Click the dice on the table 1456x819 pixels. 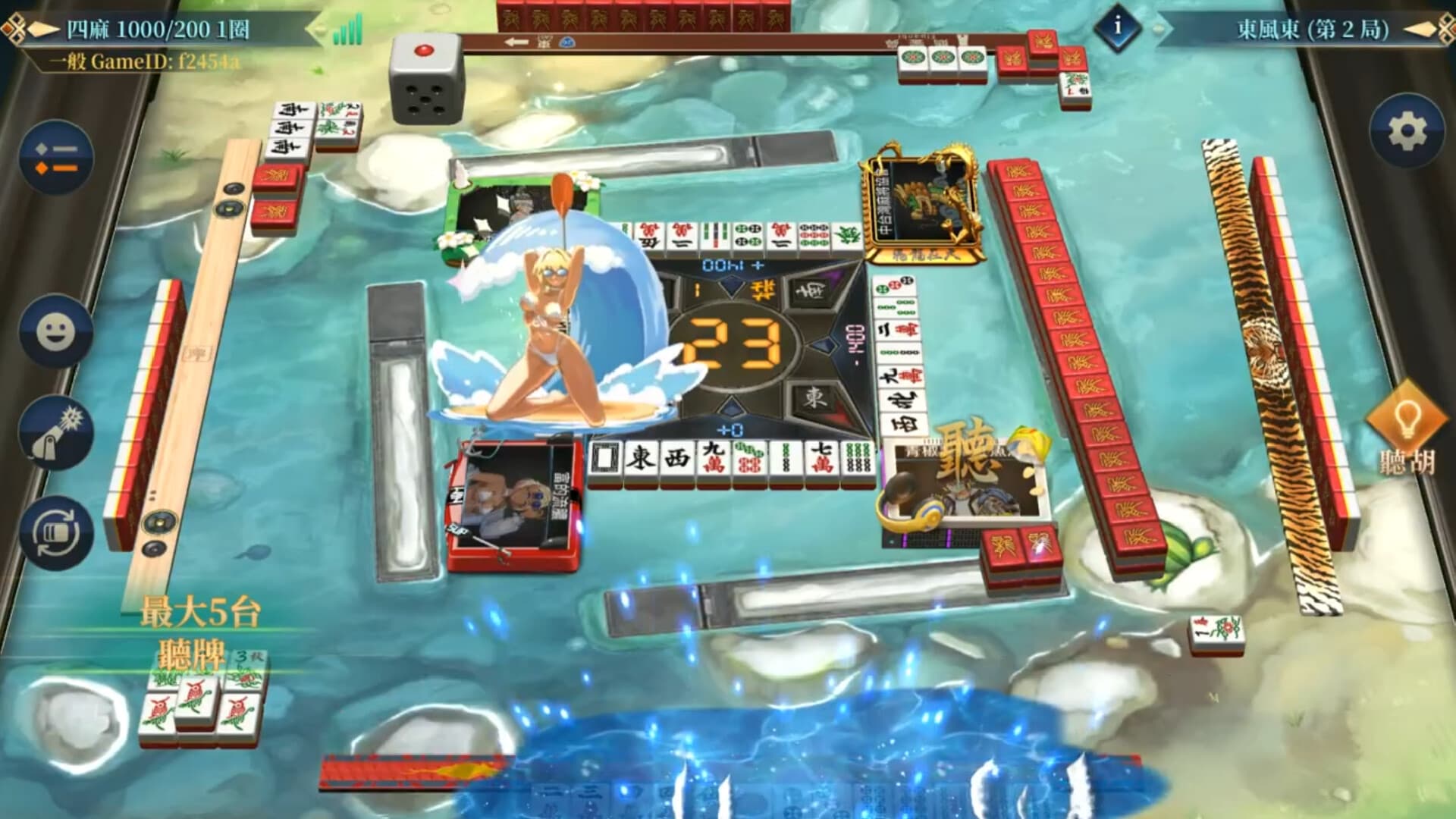click(x=426, y=80)
